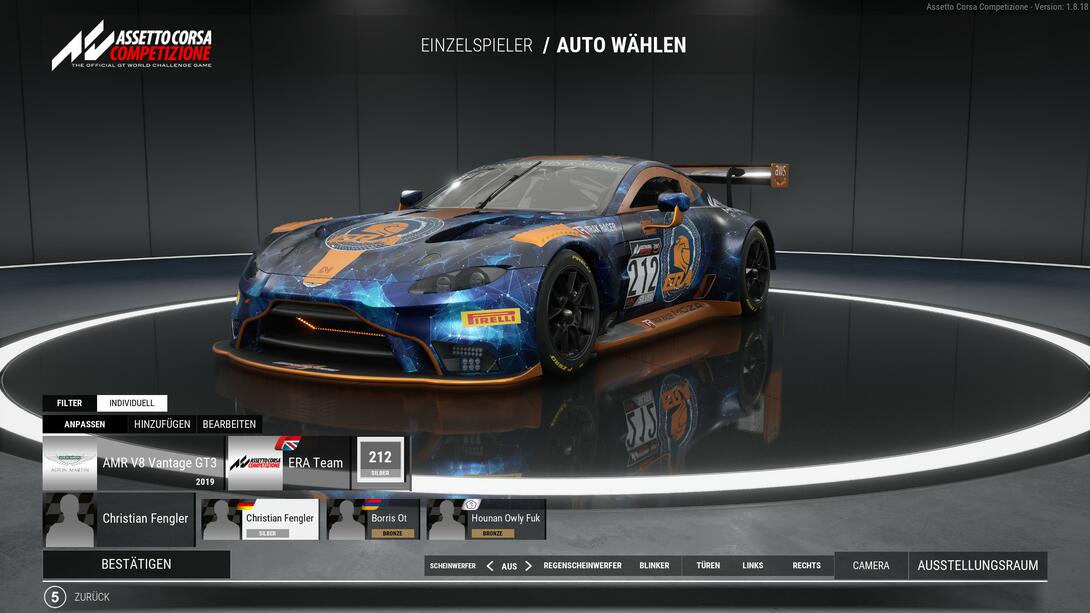Choose the Hinzufügen option

click(162, 424)
